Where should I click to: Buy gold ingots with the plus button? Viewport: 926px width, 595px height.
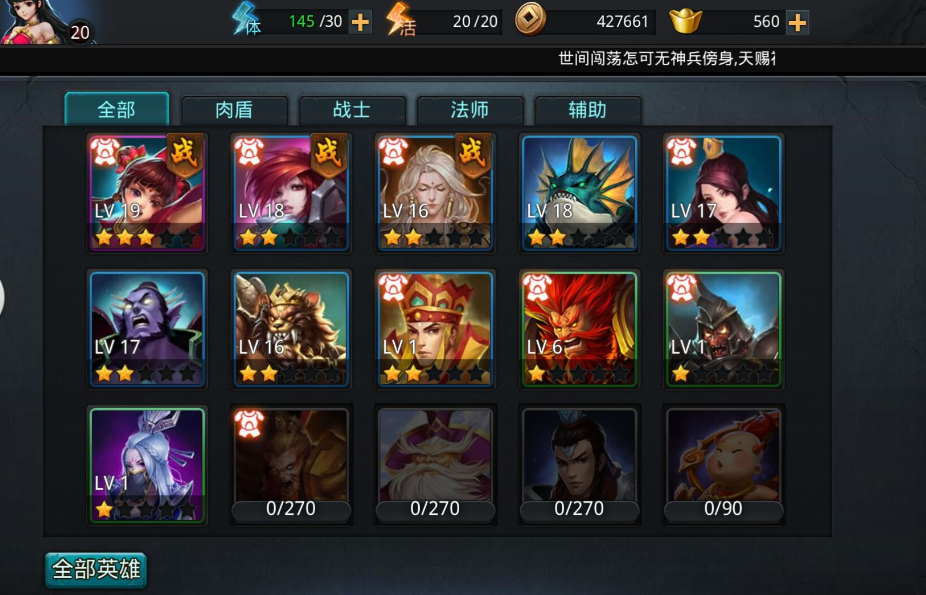tap(797, 22)
